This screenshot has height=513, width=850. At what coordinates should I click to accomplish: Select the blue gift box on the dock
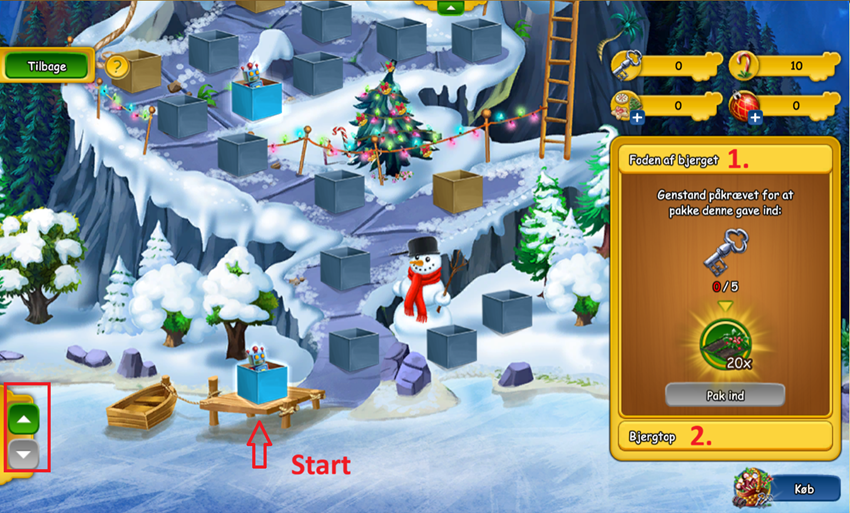[261, 382]
